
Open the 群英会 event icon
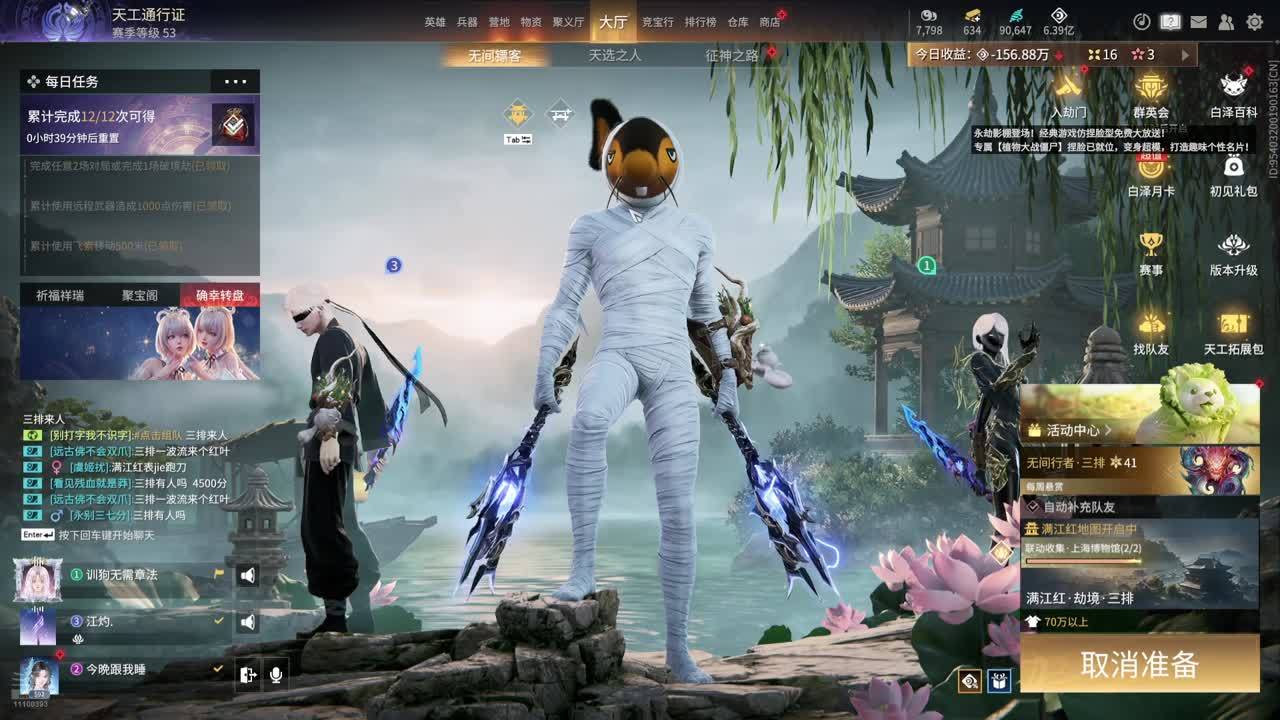(1151, 95)
